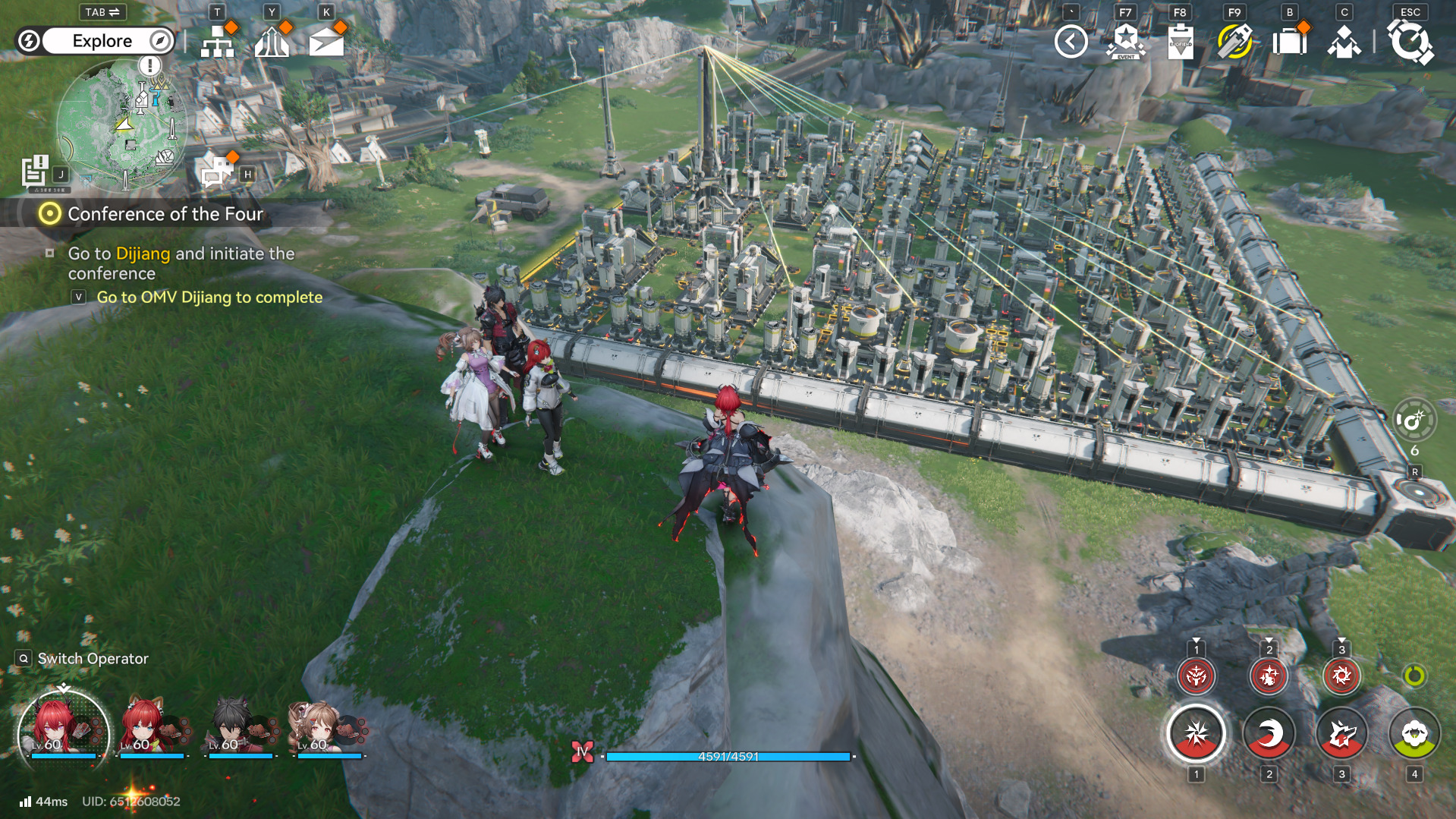Open the Endfield clipboard icon
Image resolution: width=1456 pixels, height=819 pixels.
[x=1180, y=42]
